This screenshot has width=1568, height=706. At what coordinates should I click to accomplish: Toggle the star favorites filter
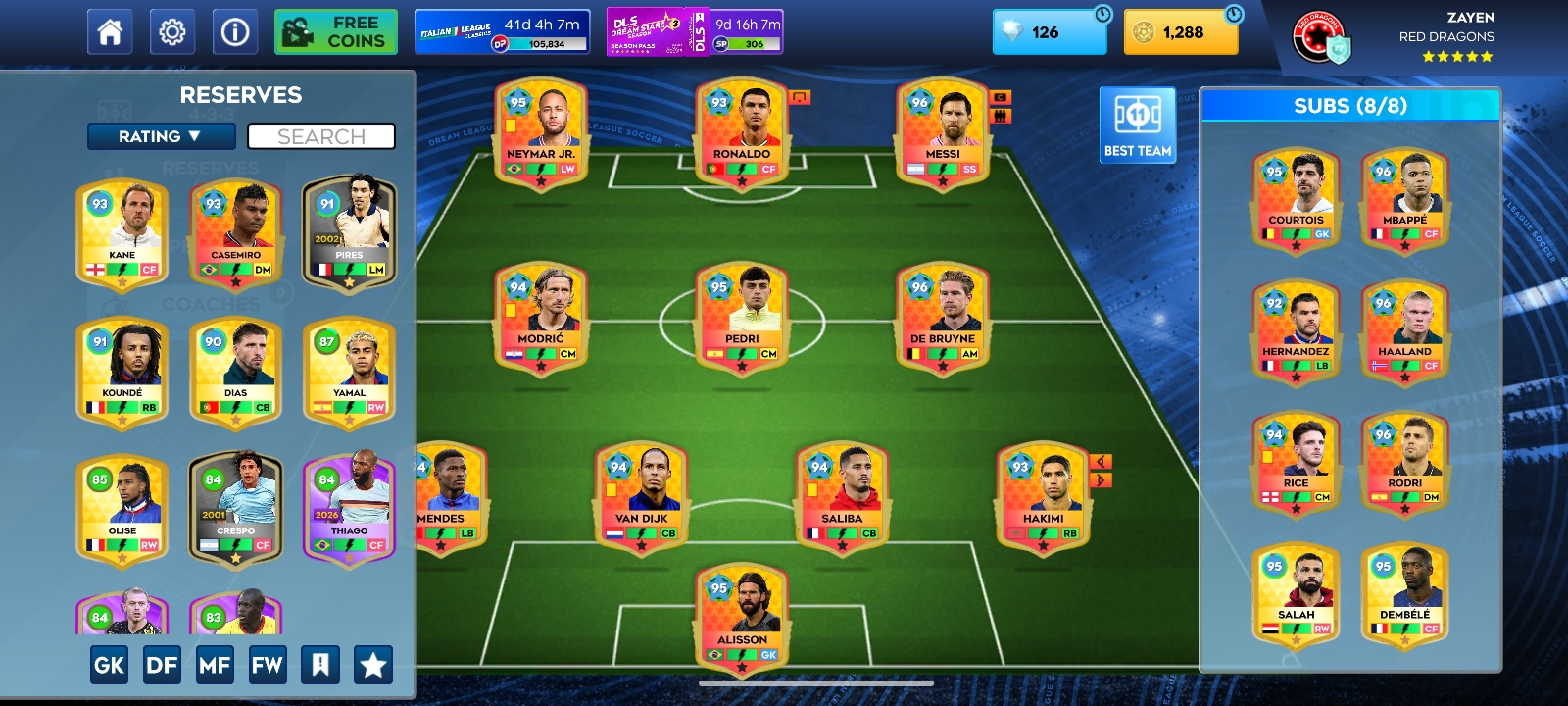(x=374, y=664)
